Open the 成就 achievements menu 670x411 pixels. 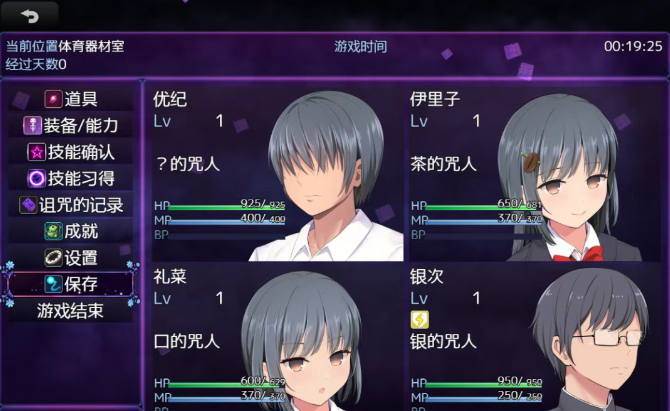coord(71,231)
